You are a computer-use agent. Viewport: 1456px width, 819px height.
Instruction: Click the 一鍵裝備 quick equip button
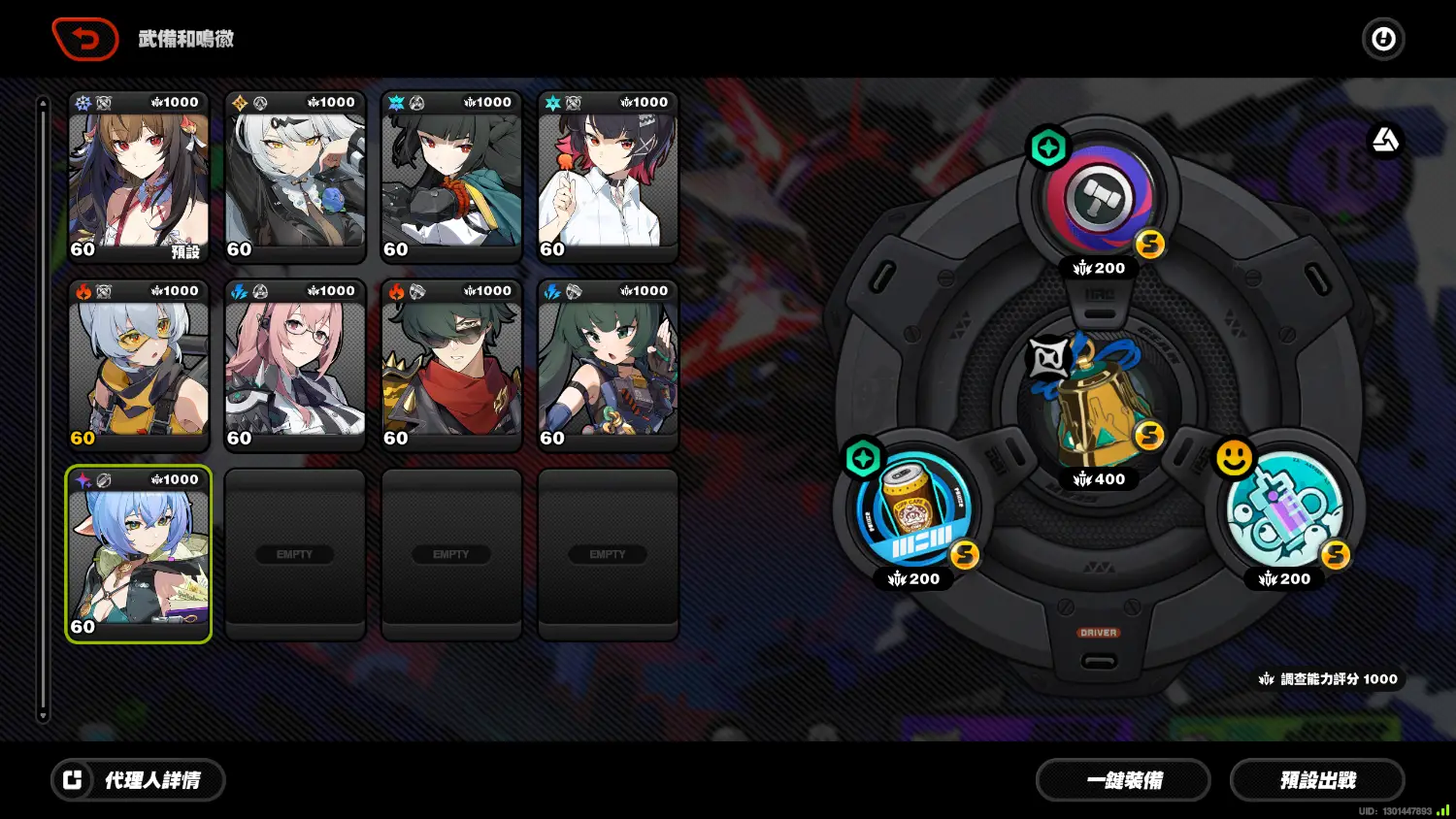1123,780
